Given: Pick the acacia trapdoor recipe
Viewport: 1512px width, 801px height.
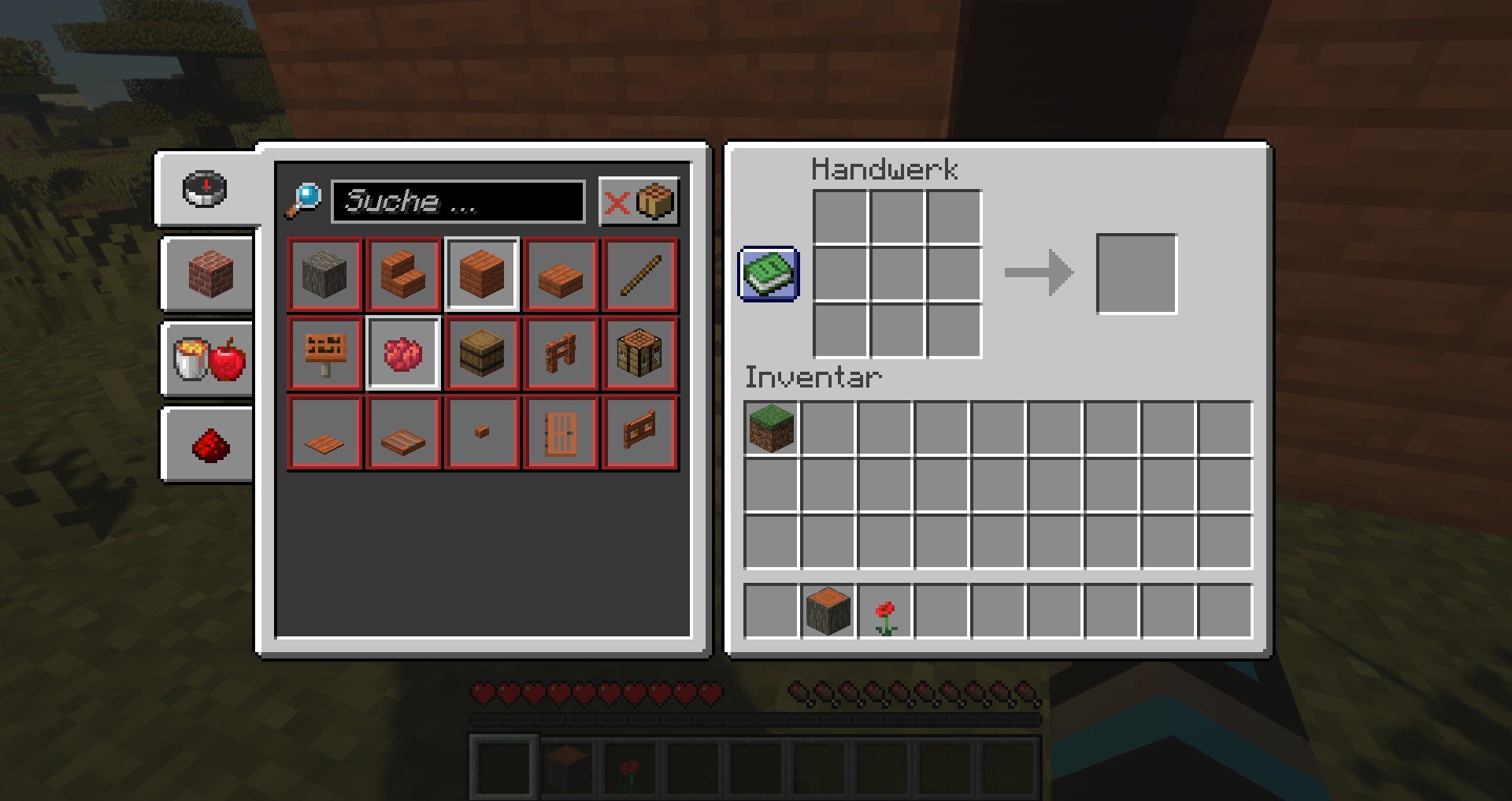Looking at the screenshot, I should 403,432.
